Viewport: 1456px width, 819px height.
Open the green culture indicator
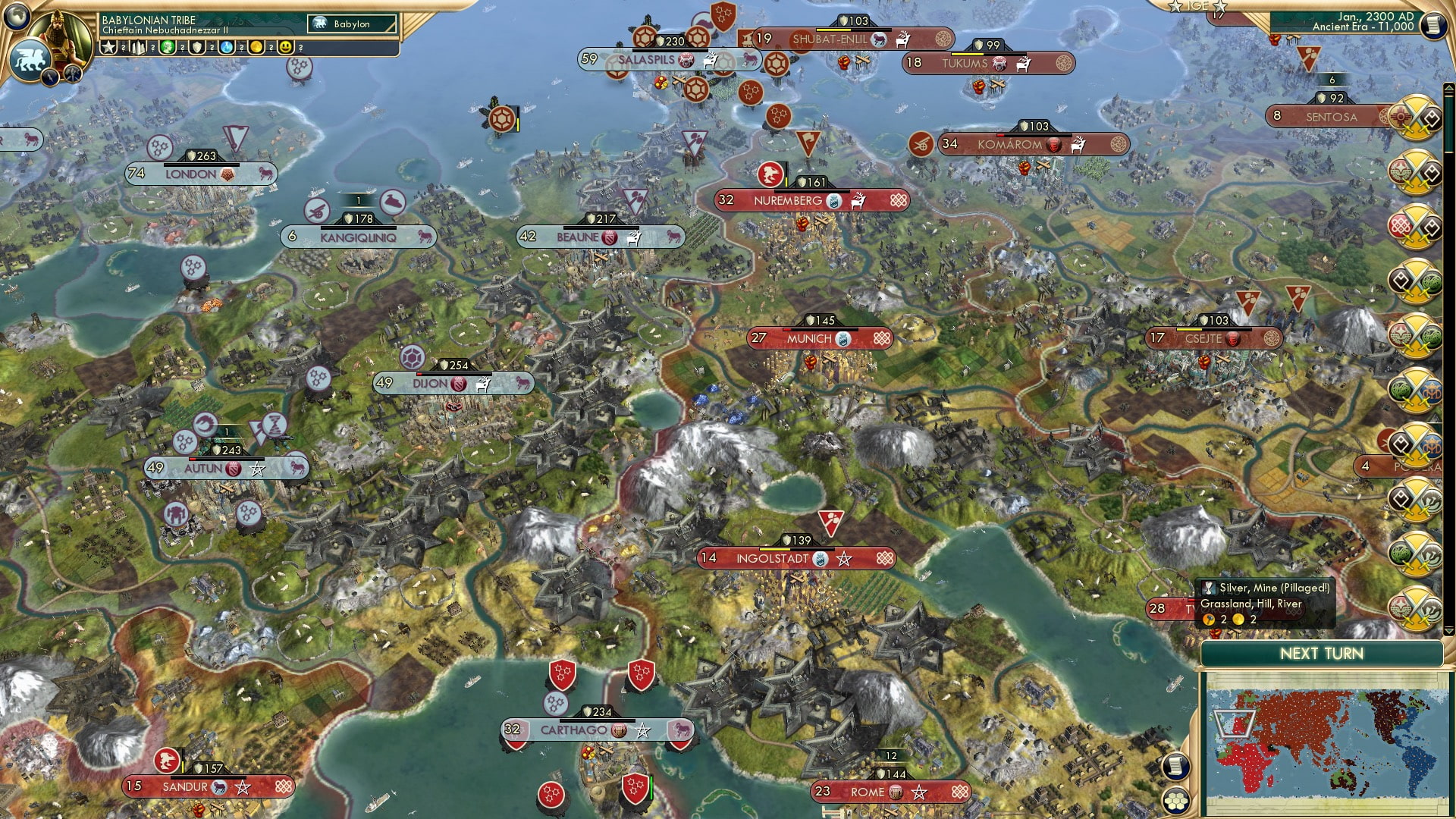[167, 48]
